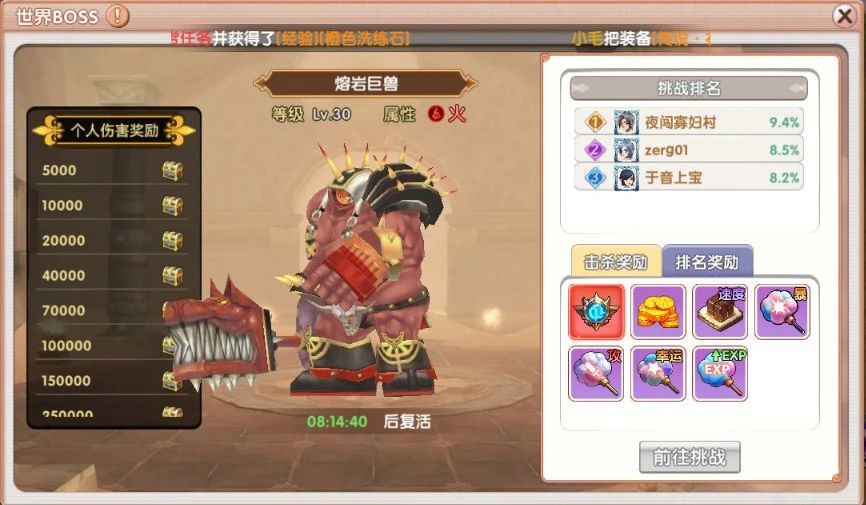Select ranking row for player zerg01

(x=689, y=150)
